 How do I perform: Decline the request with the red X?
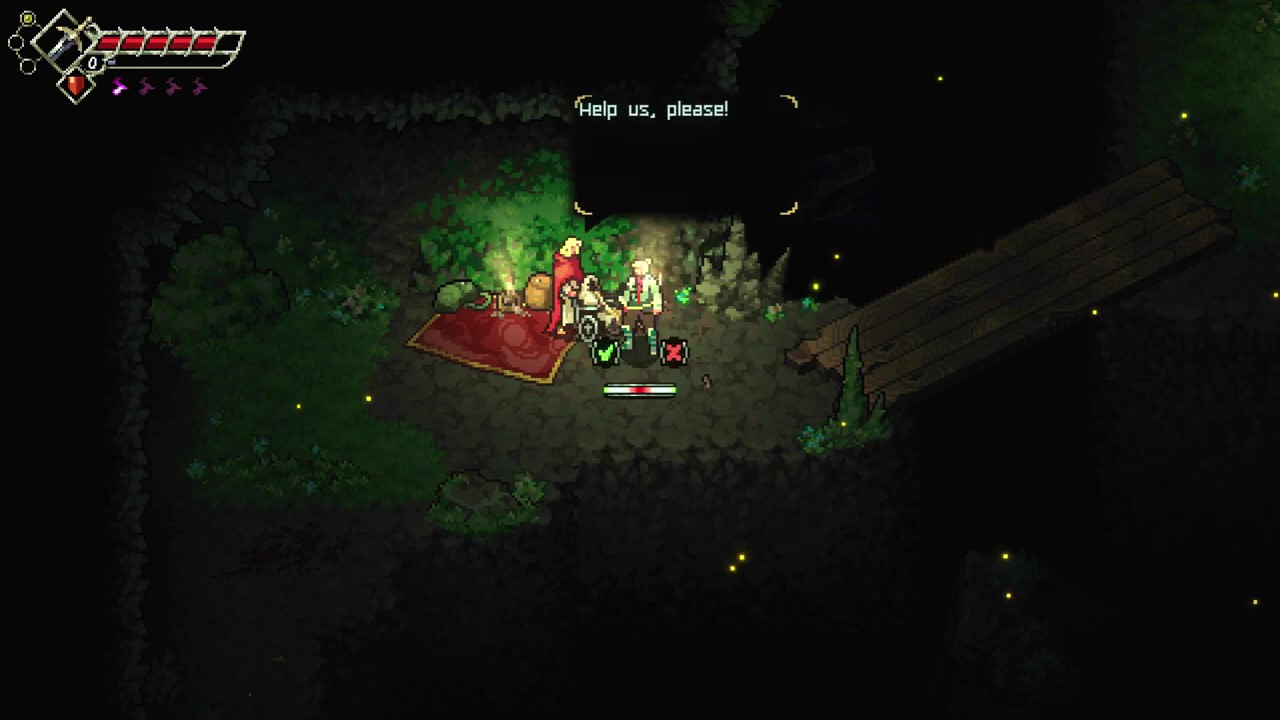point(675,351)
